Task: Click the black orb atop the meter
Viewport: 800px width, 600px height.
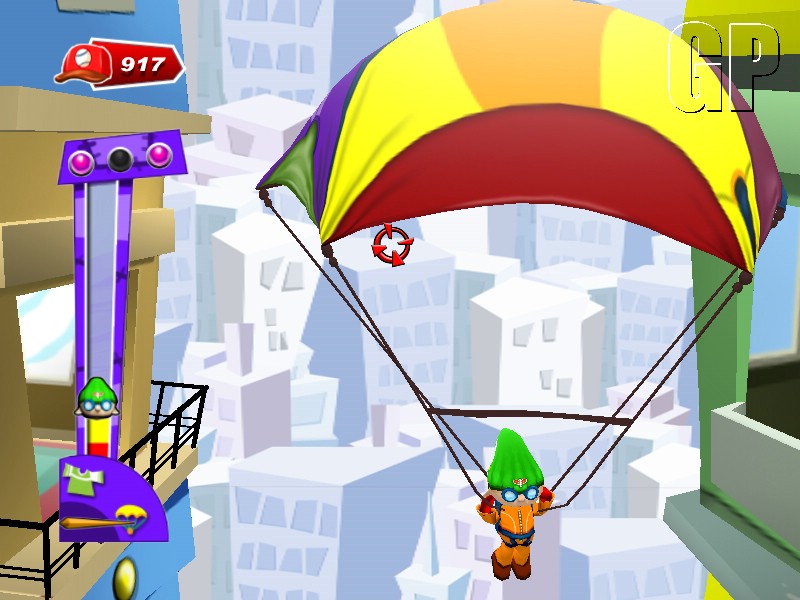Action: point(120,158)
